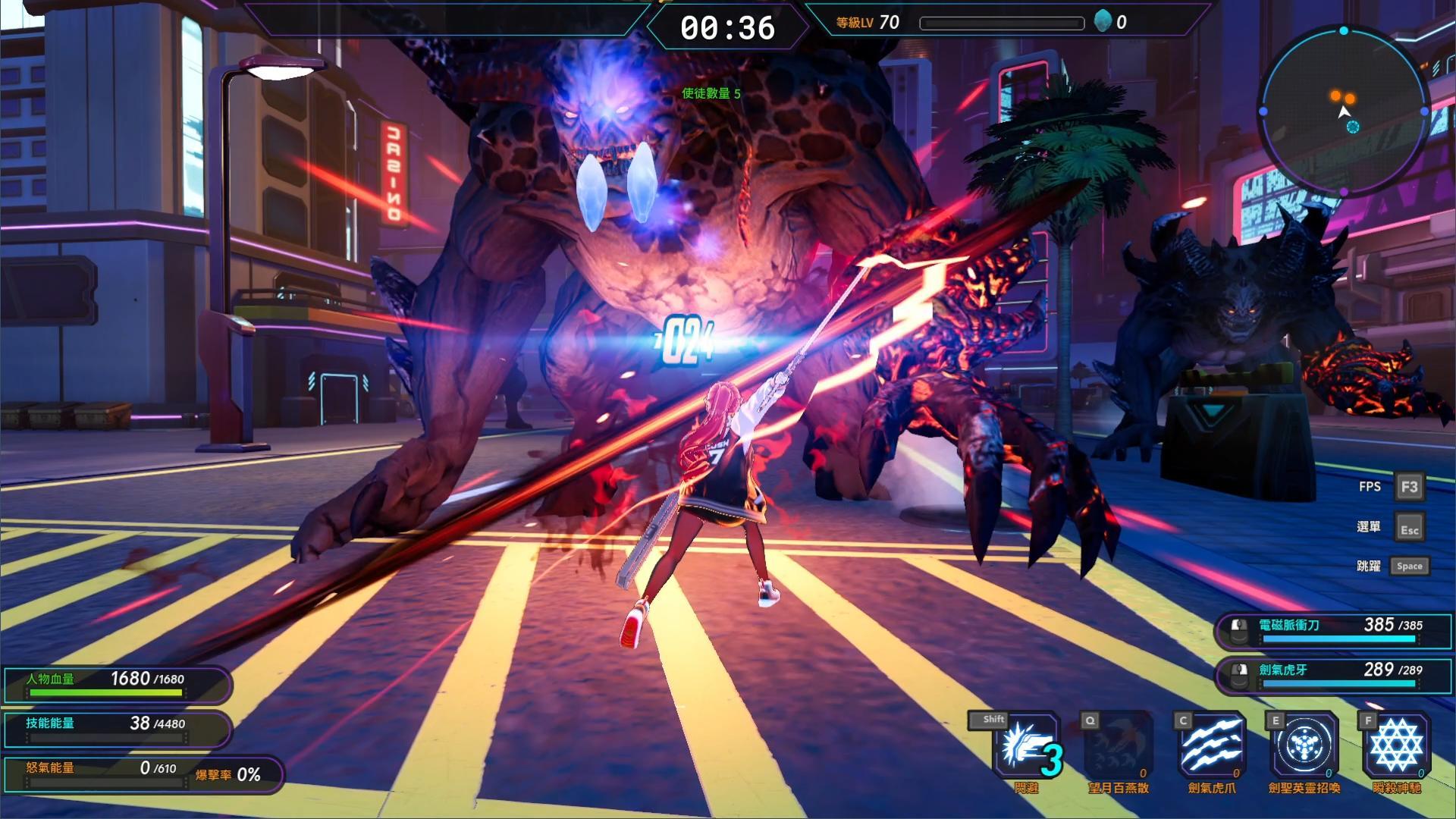Trigger the 劍氣虎爪 claw slash skill

click(1211, 746)
